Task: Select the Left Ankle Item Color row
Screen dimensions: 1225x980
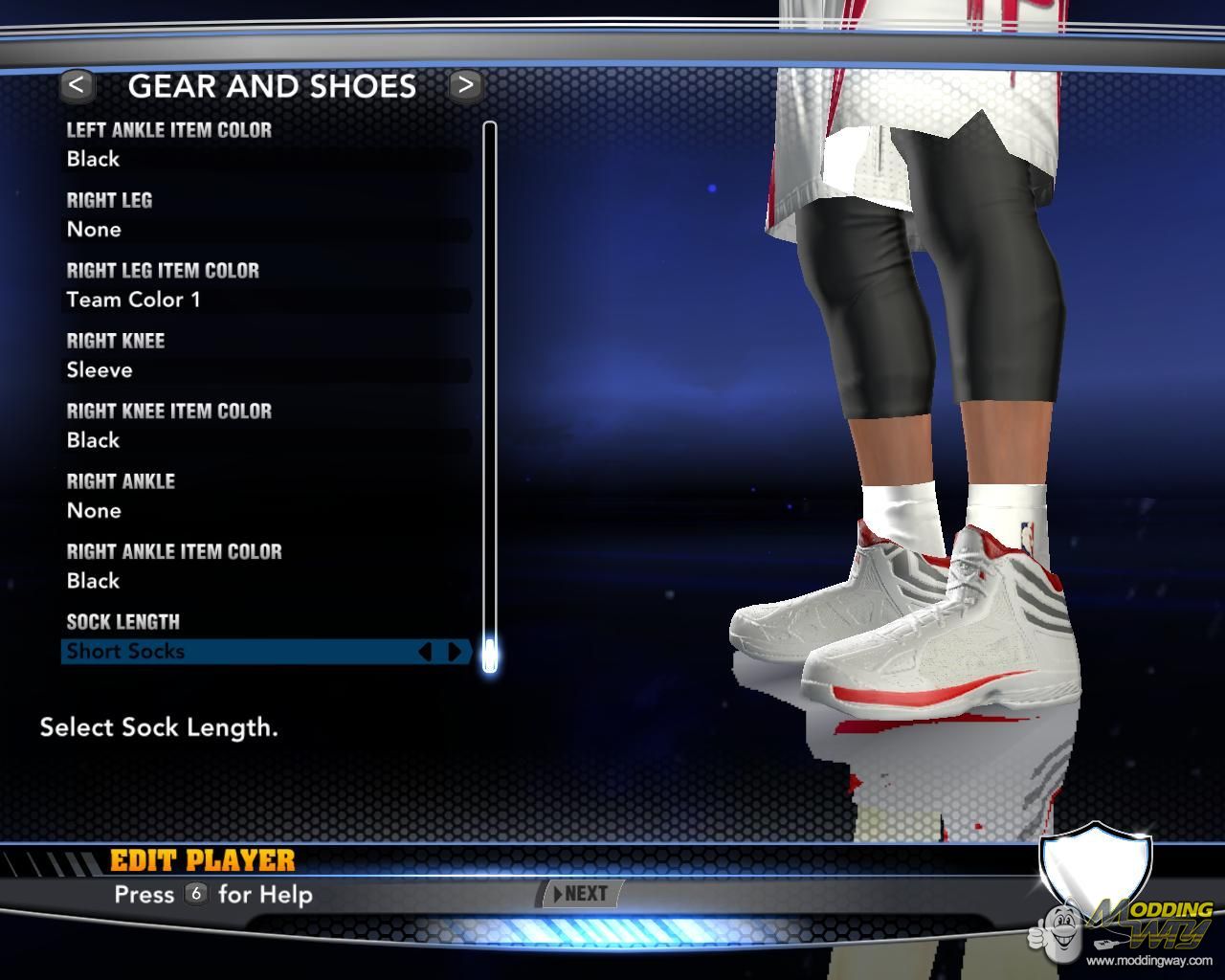Action: click(x=266, y=159)
